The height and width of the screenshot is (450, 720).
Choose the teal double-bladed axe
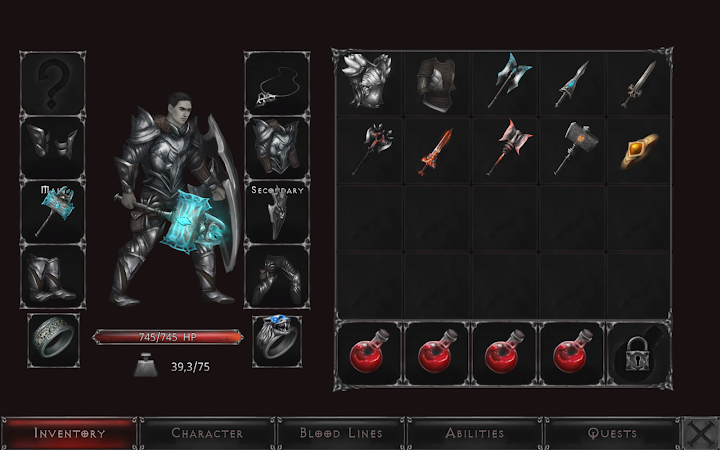[x=505, y=82]
